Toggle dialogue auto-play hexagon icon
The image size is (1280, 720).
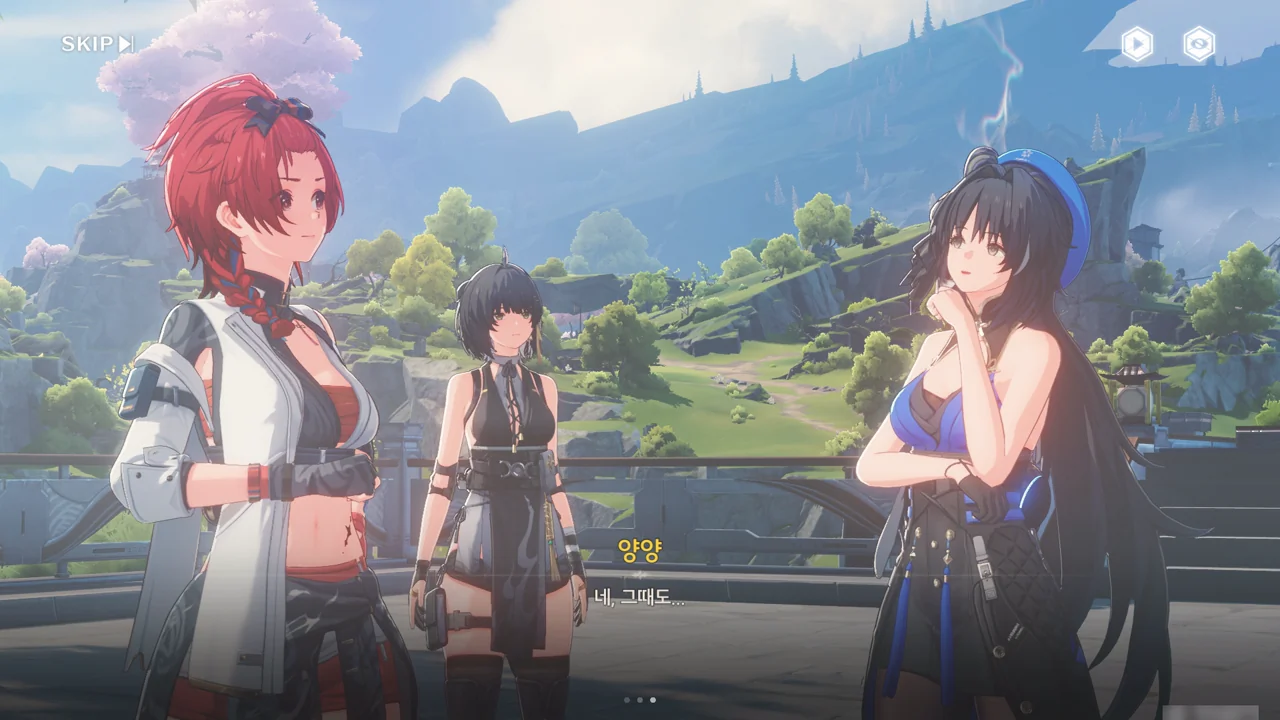(x=1137, y=44)
